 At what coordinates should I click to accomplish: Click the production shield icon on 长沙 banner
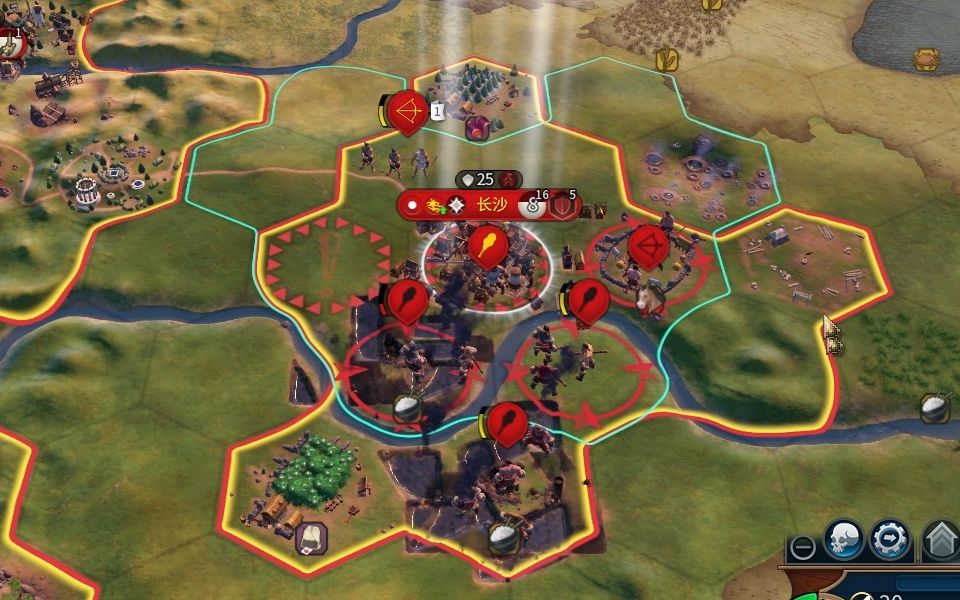pos(564,207)
